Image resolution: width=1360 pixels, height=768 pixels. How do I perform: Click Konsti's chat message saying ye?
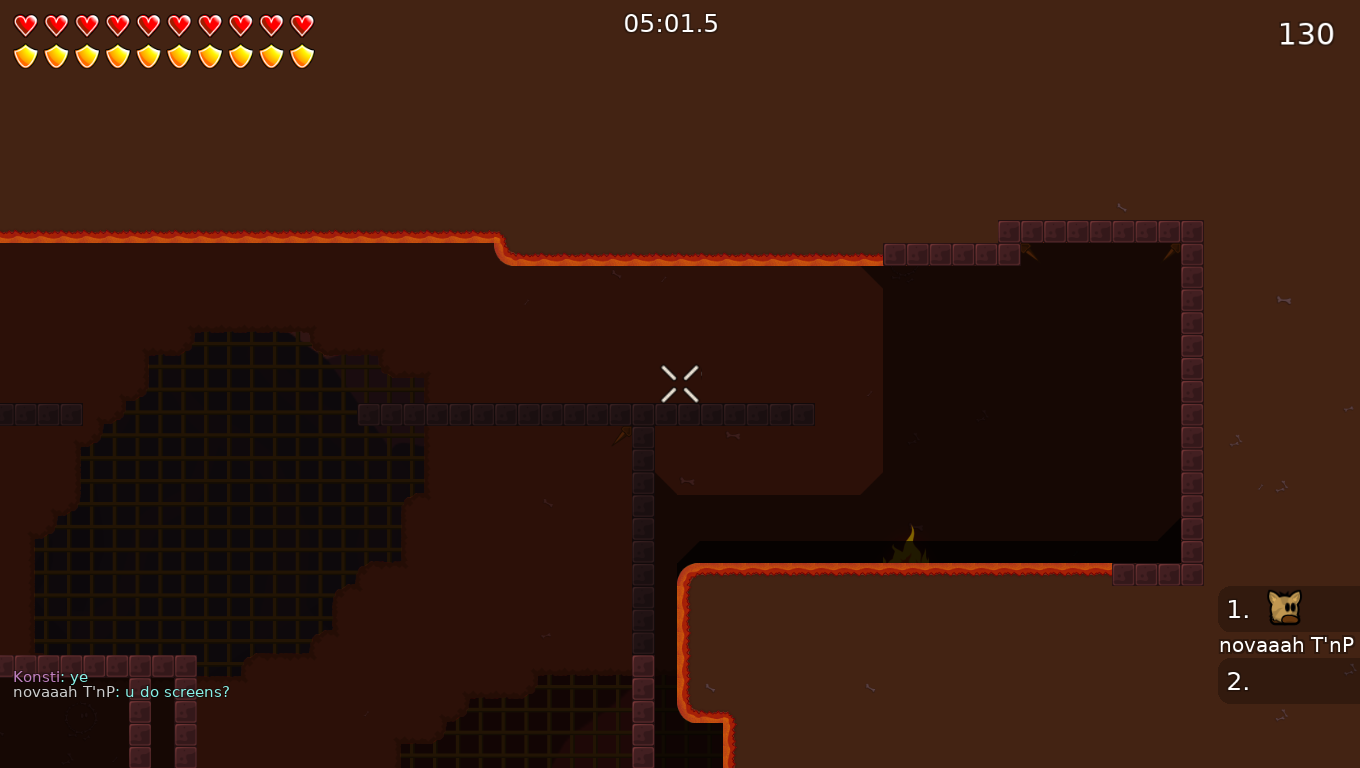pyautogui.click(x=48, y=677)
